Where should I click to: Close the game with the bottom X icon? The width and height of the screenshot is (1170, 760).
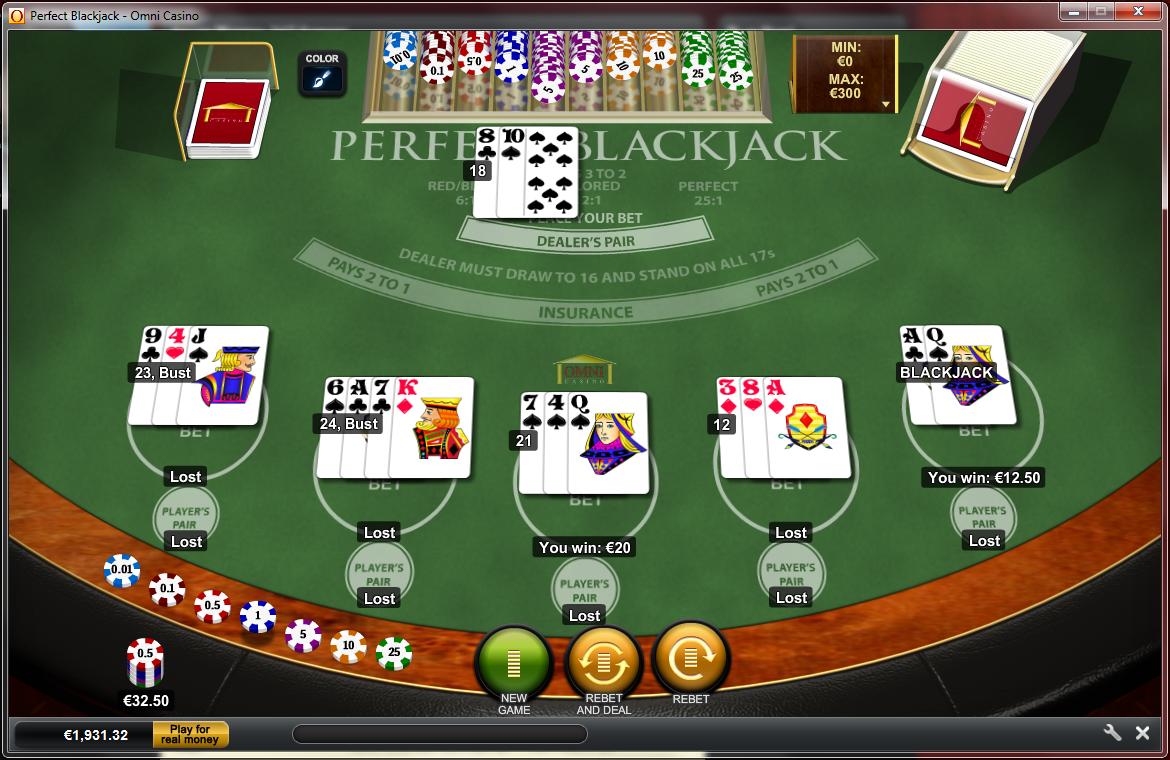[1142, 733]
